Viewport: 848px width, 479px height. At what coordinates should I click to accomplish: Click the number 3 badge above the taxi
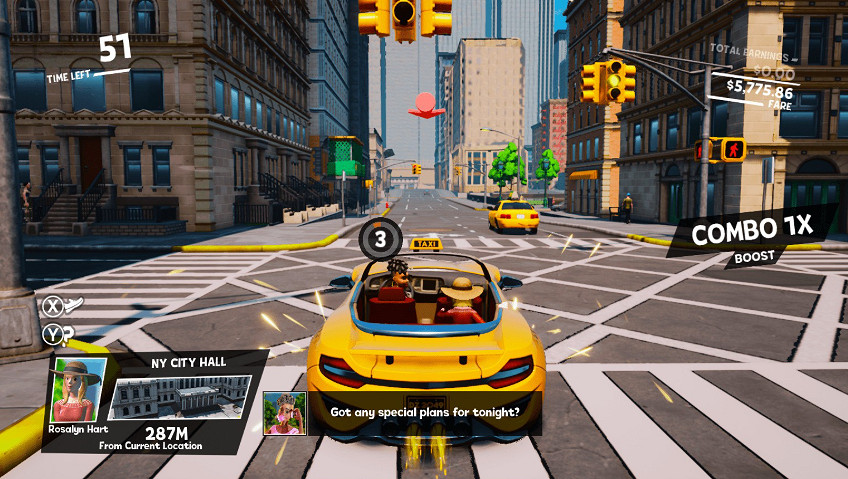pos(380,239)
